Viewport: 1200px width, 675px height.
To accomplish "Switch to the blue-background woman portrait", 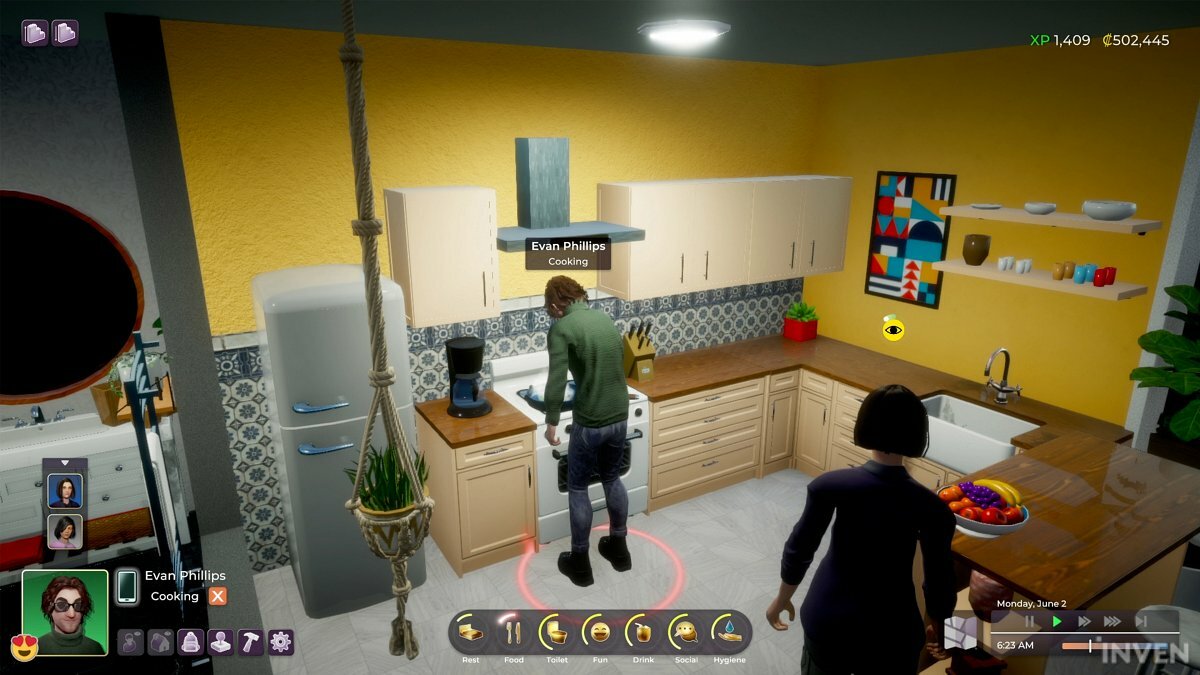I will point(65,490).
